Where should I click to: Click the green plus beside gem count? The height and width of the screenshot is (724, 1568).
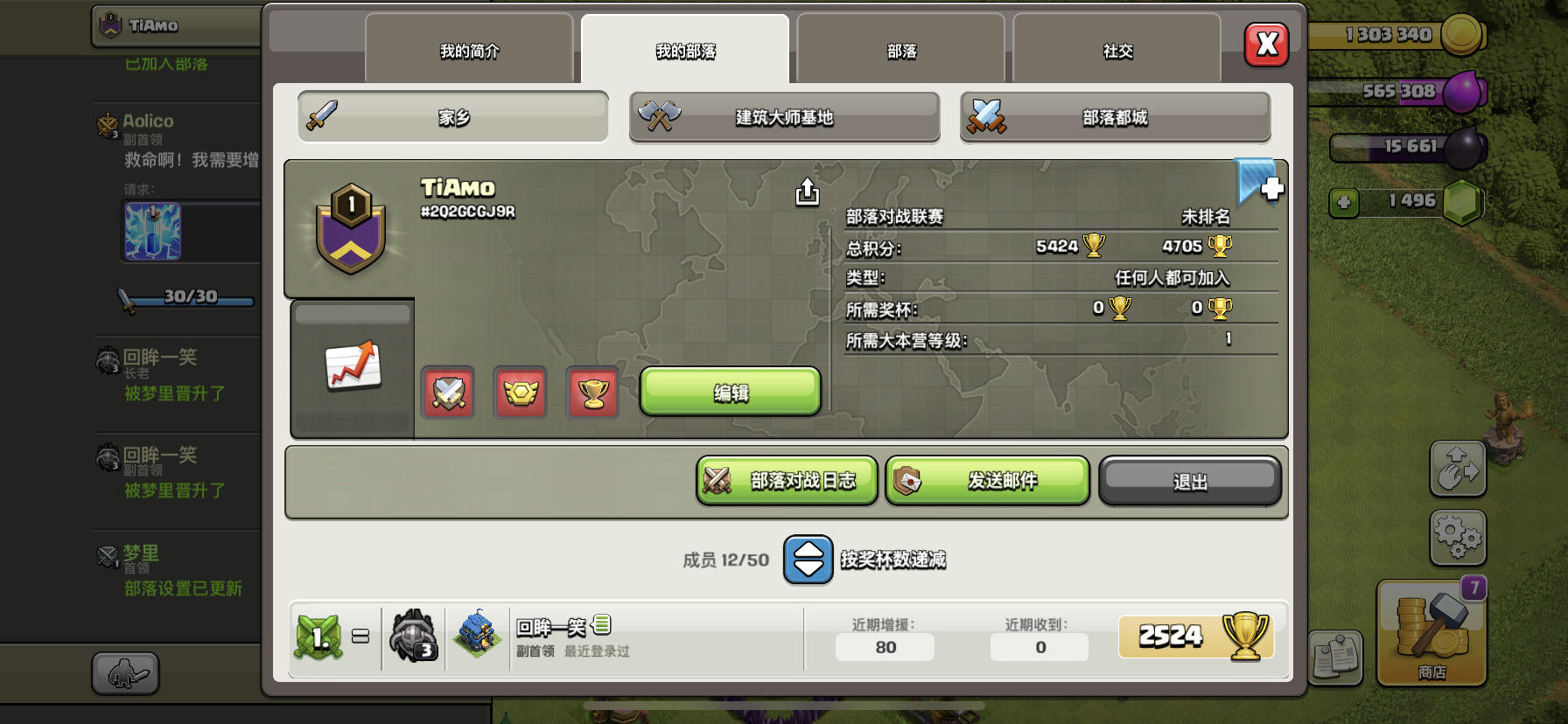coord(1341,203)
